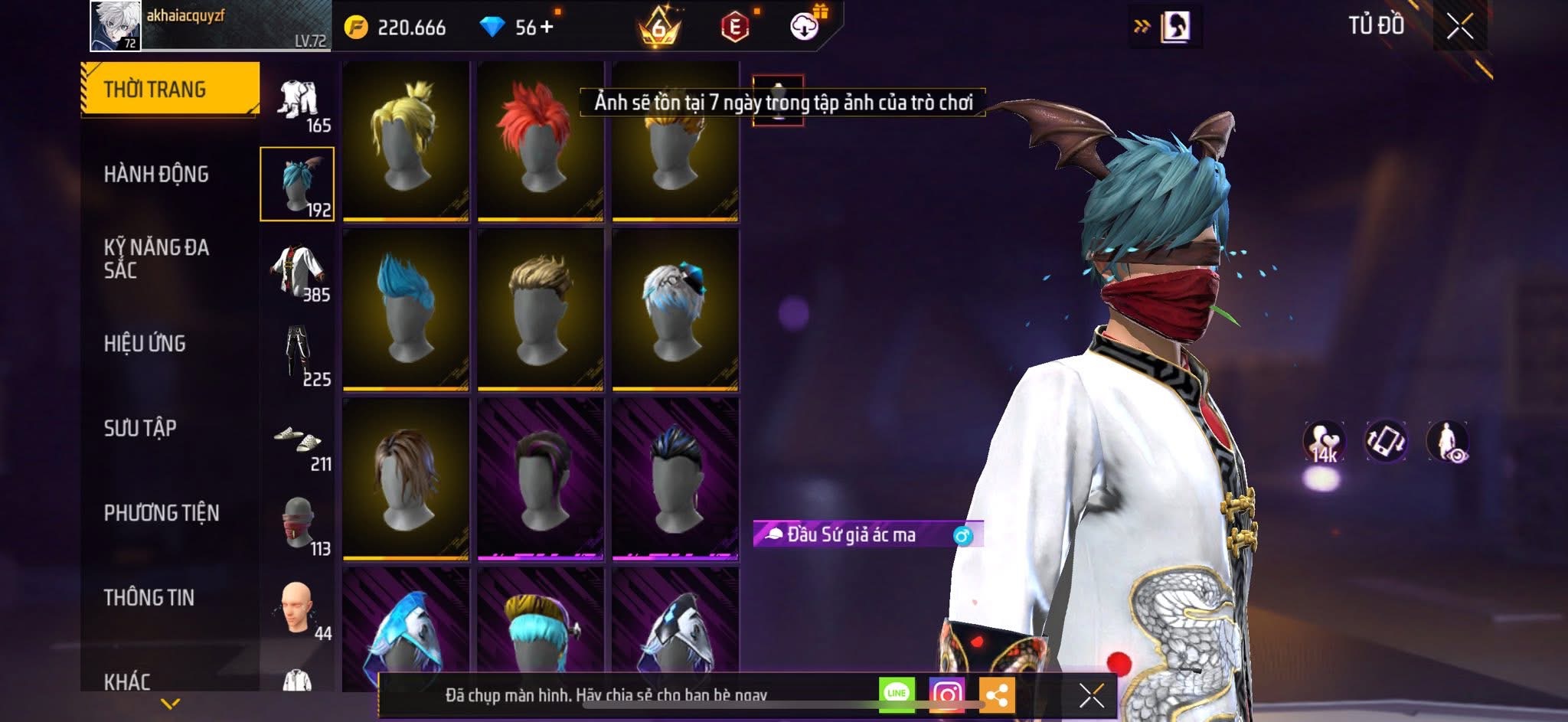Choose the pants category with 225 items
Viewport: 1568px width, 722px height.
[x=298, y=355]
